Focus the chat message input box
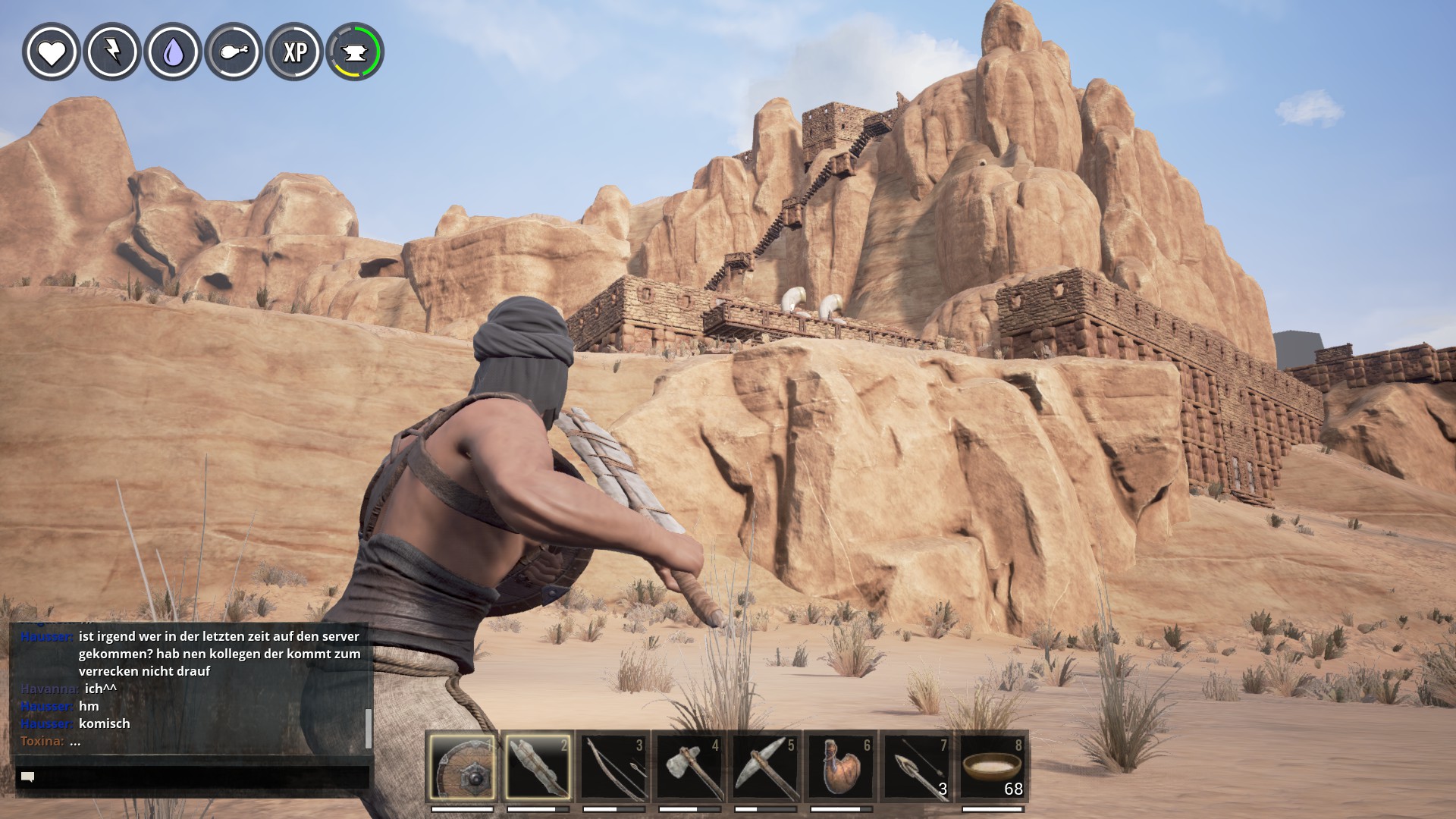1456x819 pixels. point(193,777)
